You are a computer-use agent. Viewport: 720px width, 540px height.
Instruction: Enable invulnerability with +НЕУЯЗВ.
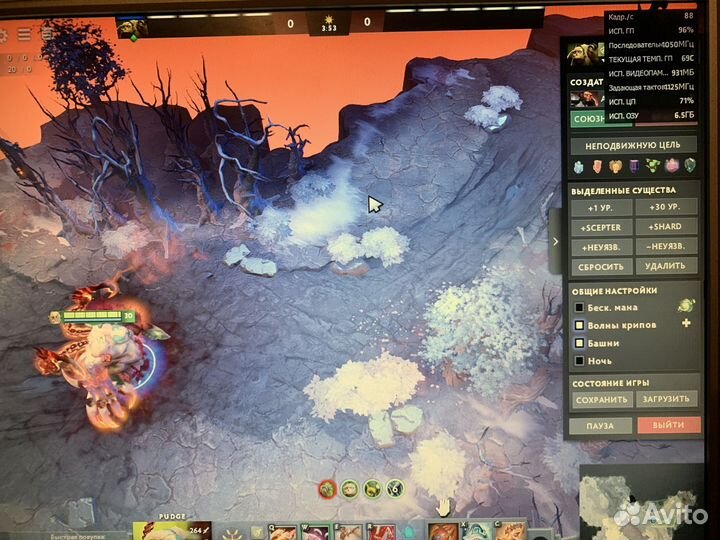click(x=601, y=247)
